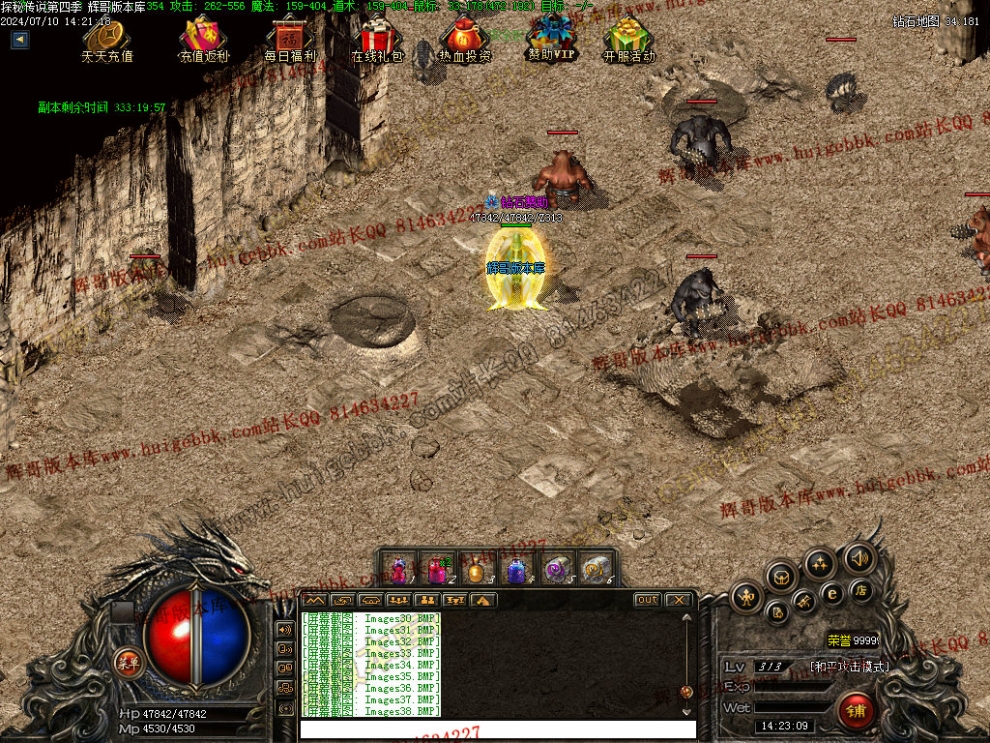Toggle the speaker sound button
This screenshot has width=990, height=743.
click(x=857, y=557)
